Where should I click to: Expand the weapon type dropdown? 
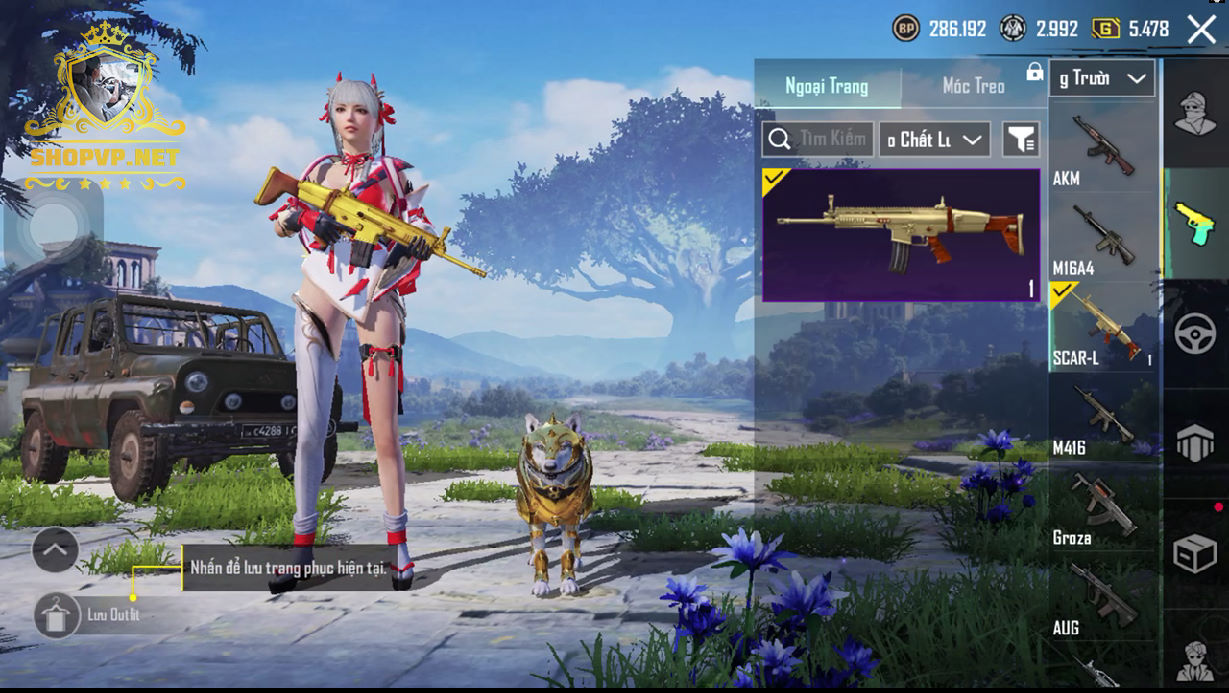(1102, 78)
